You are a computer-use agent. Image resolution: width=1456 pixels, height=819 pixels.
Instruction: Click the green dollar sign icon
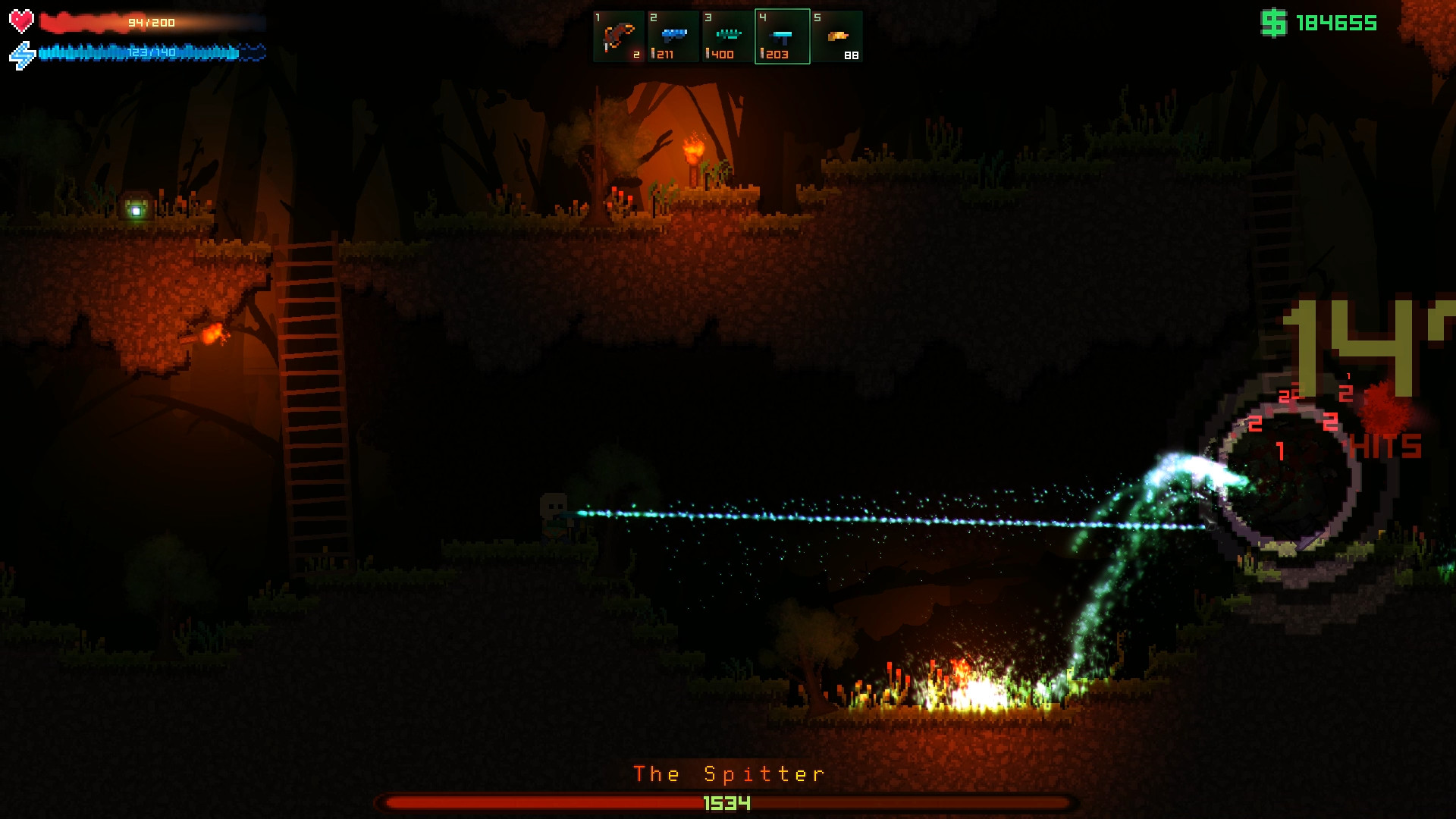tap(1274, 24)
